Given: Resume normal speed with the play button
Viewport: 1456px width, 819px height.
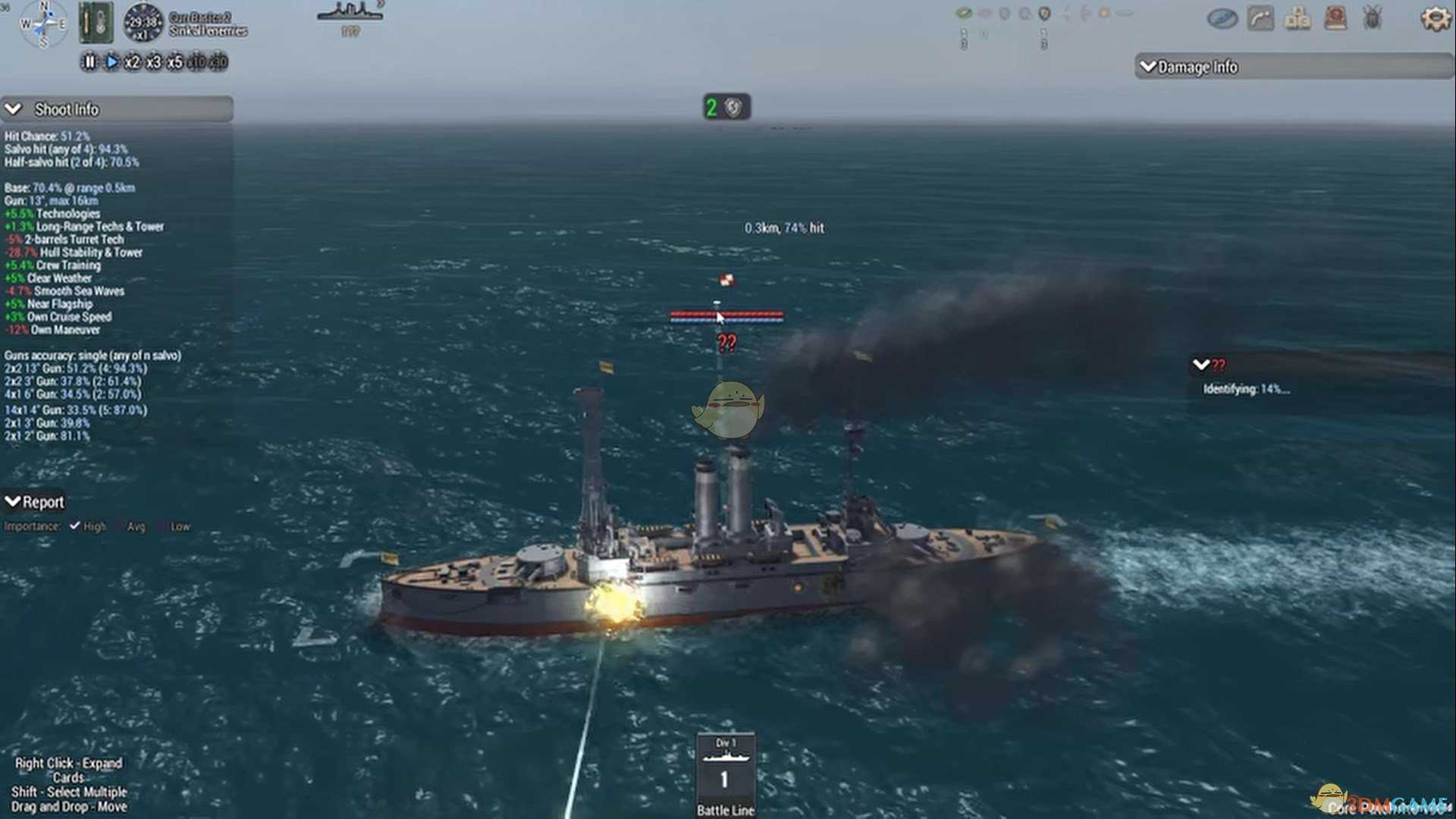Looking at the screenshot, I should [x=111, y=62].
